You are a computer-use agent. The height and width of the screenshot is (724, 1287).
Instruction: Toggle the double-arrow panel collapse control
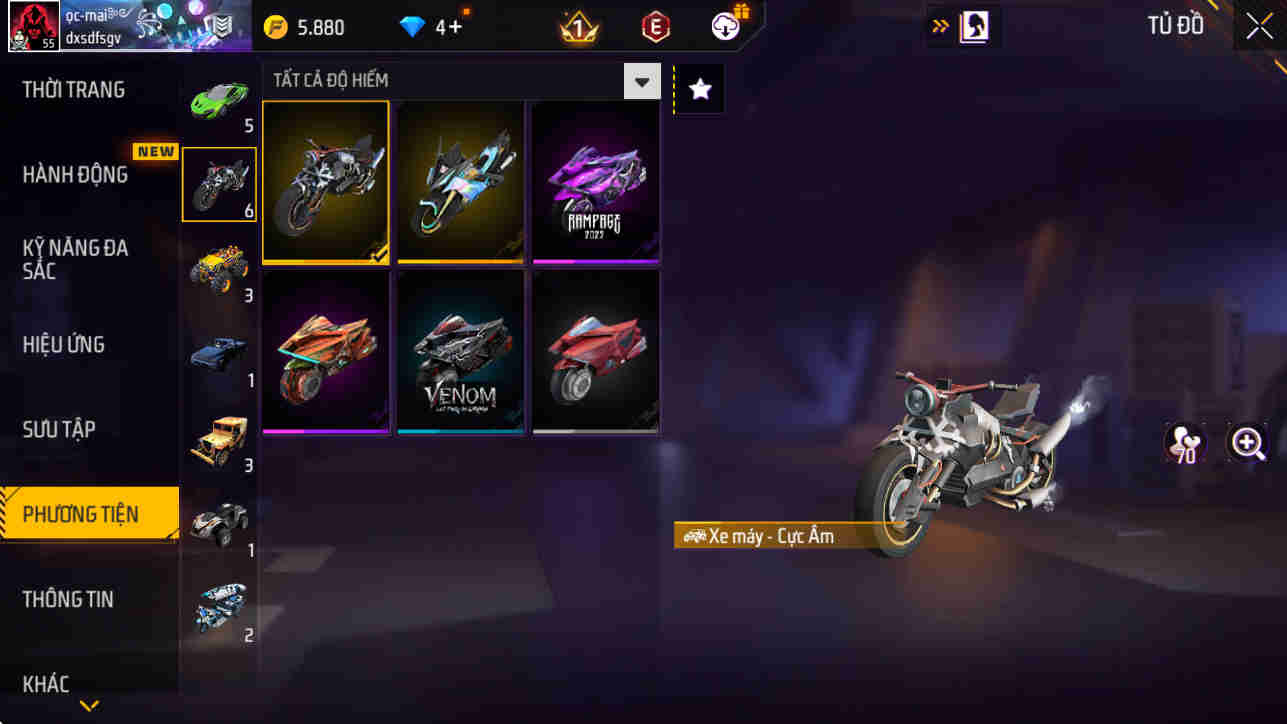pyautogui.click(x=937, y=25)
